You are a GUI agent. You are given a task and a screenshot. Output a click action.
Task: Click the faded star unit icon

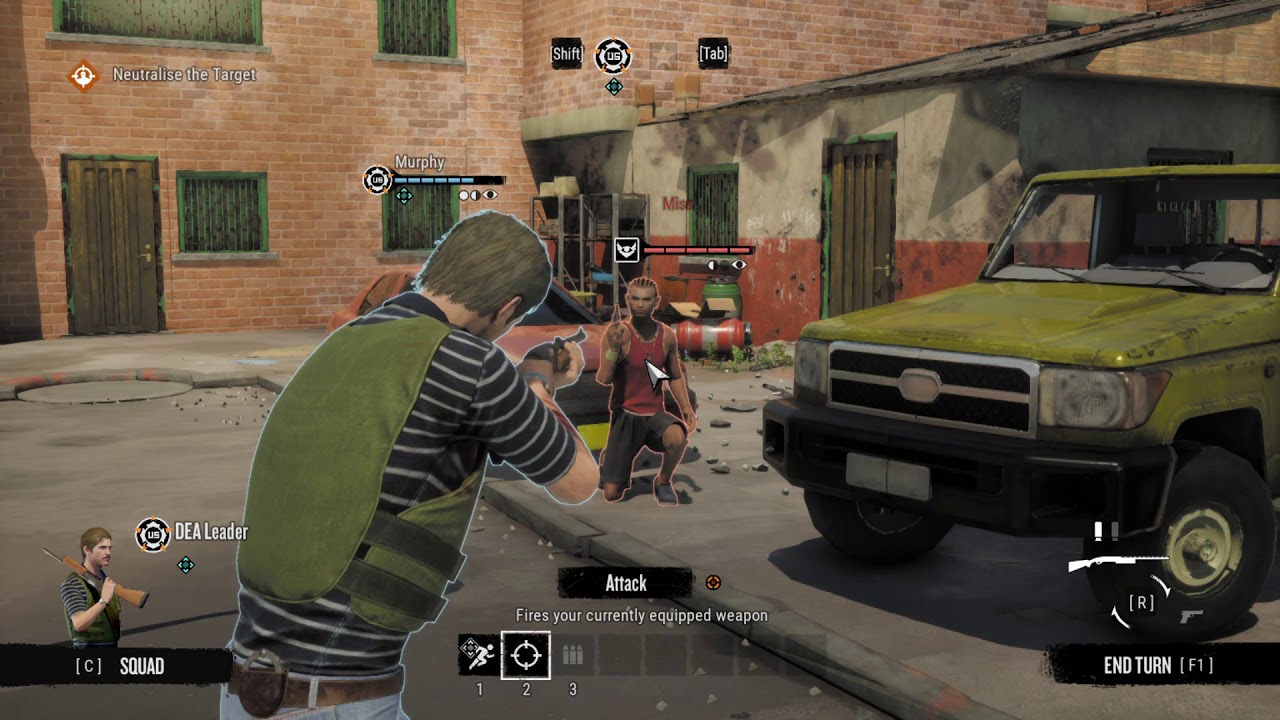coord(662,55)
